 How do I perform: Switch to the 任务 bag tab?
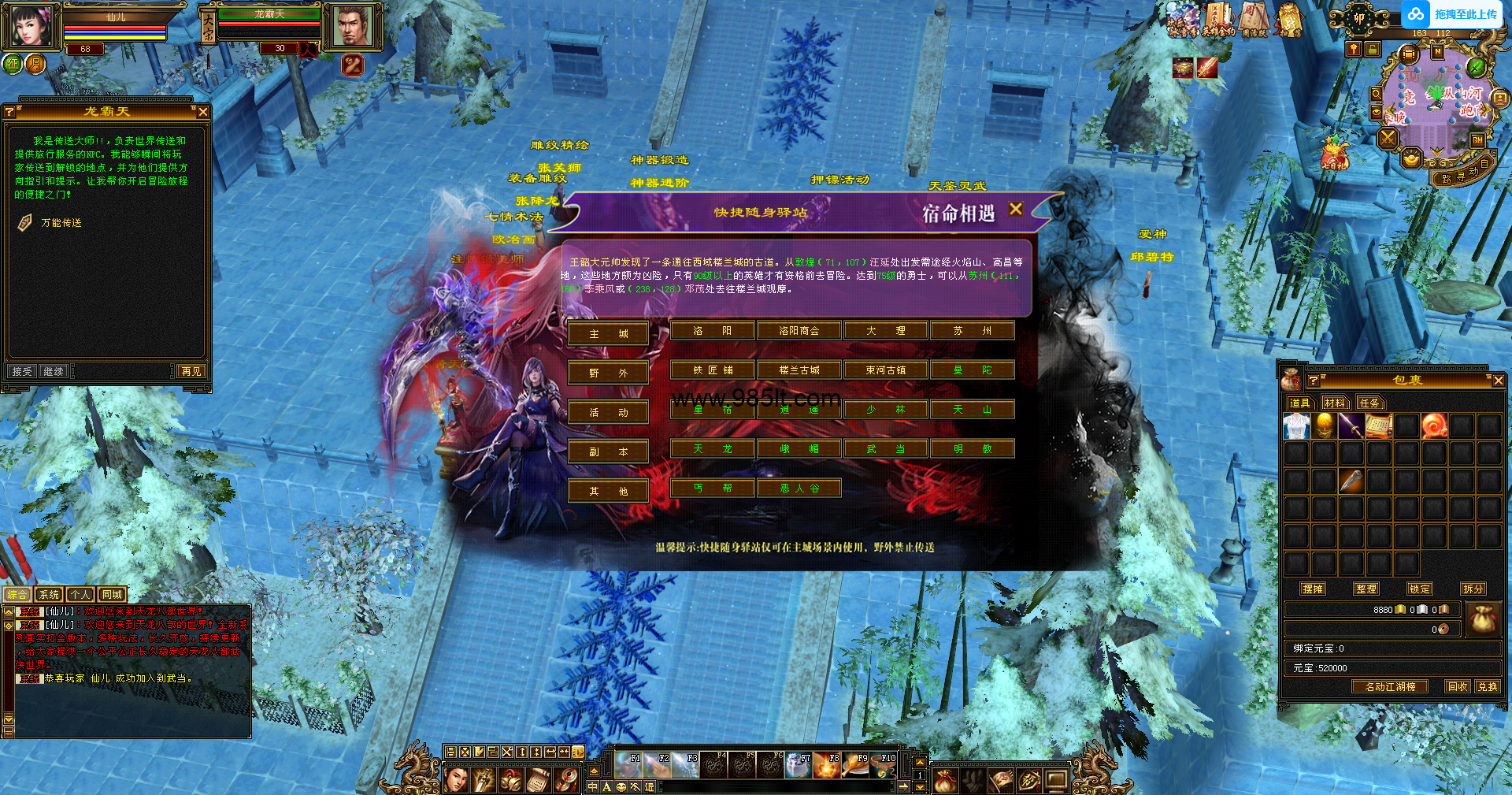[1369, 403]
